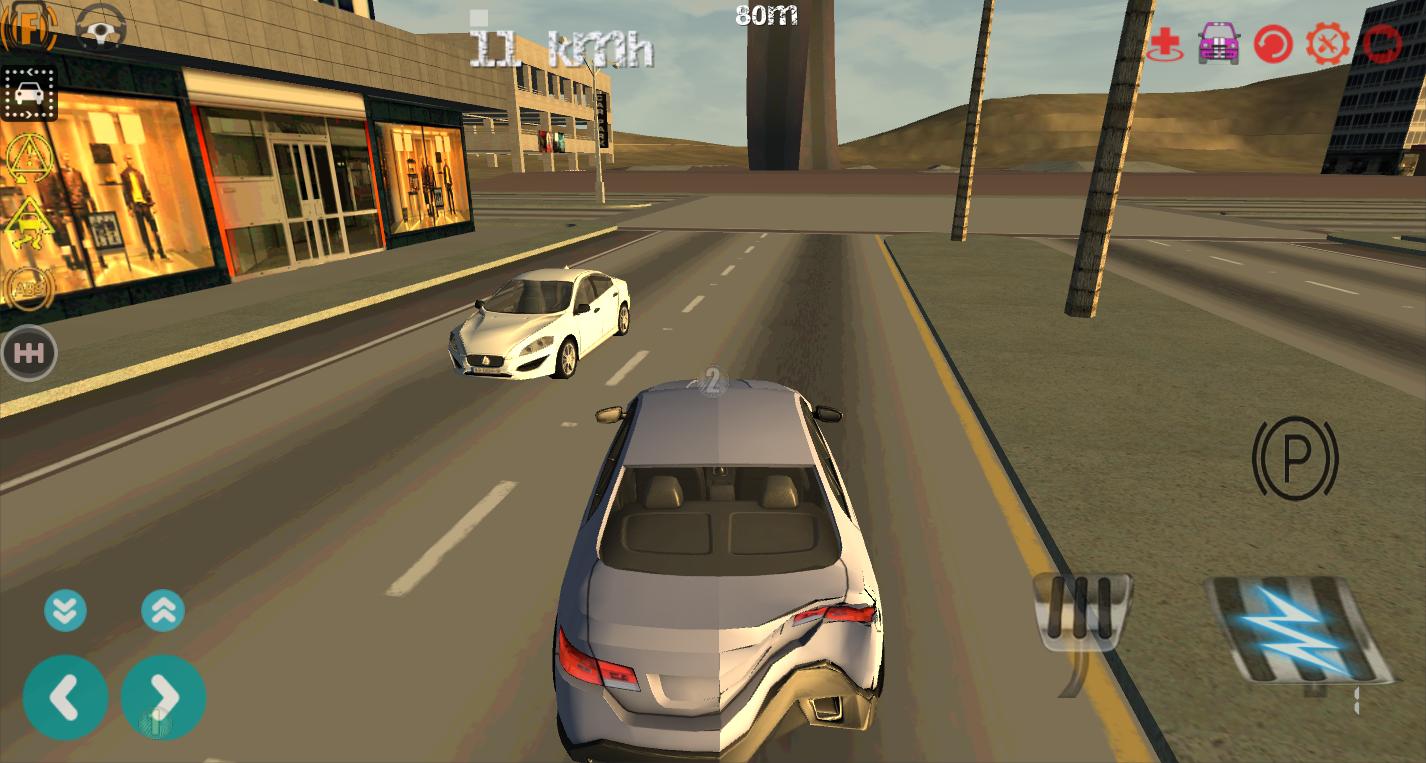
Task: Open the settings wrench-gear icon
Action: pos(1327,43)
